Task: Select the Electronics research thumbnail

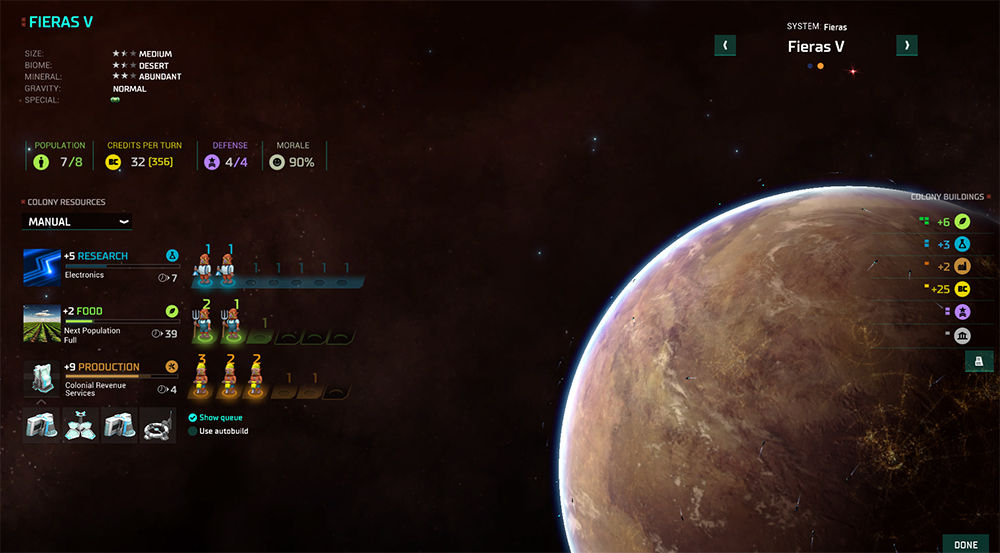Action: click(x=42, y=266)
